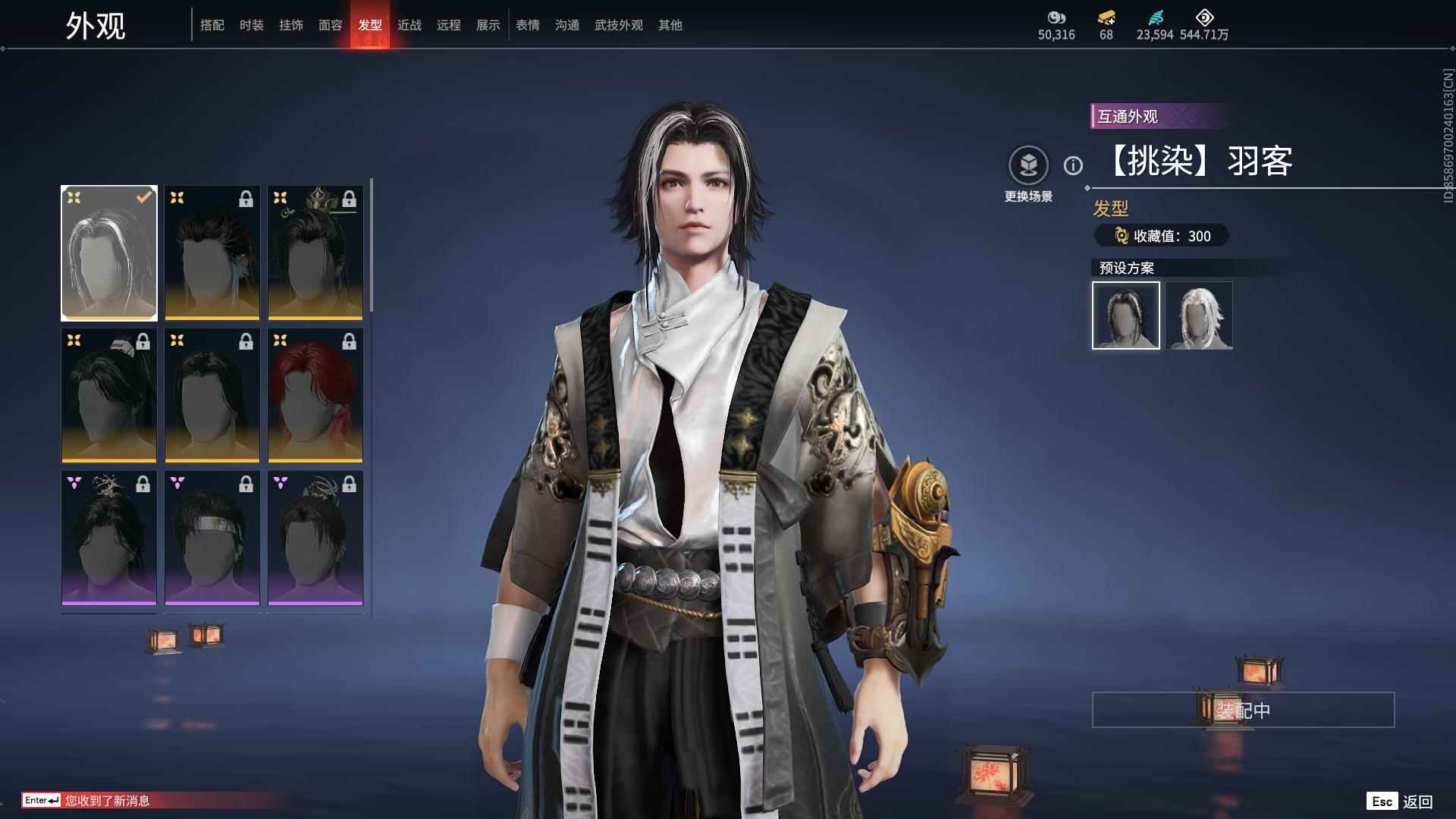Choose the red hair hairstyle thumbnail

click(315, 395)
